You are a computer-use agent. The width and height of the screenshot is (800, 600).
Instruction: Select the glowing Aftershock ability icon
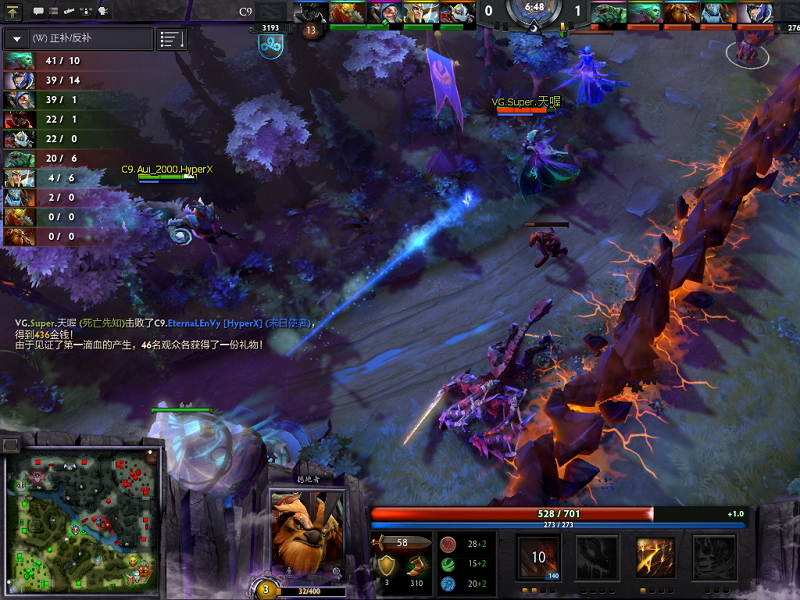tap(657, 557)
